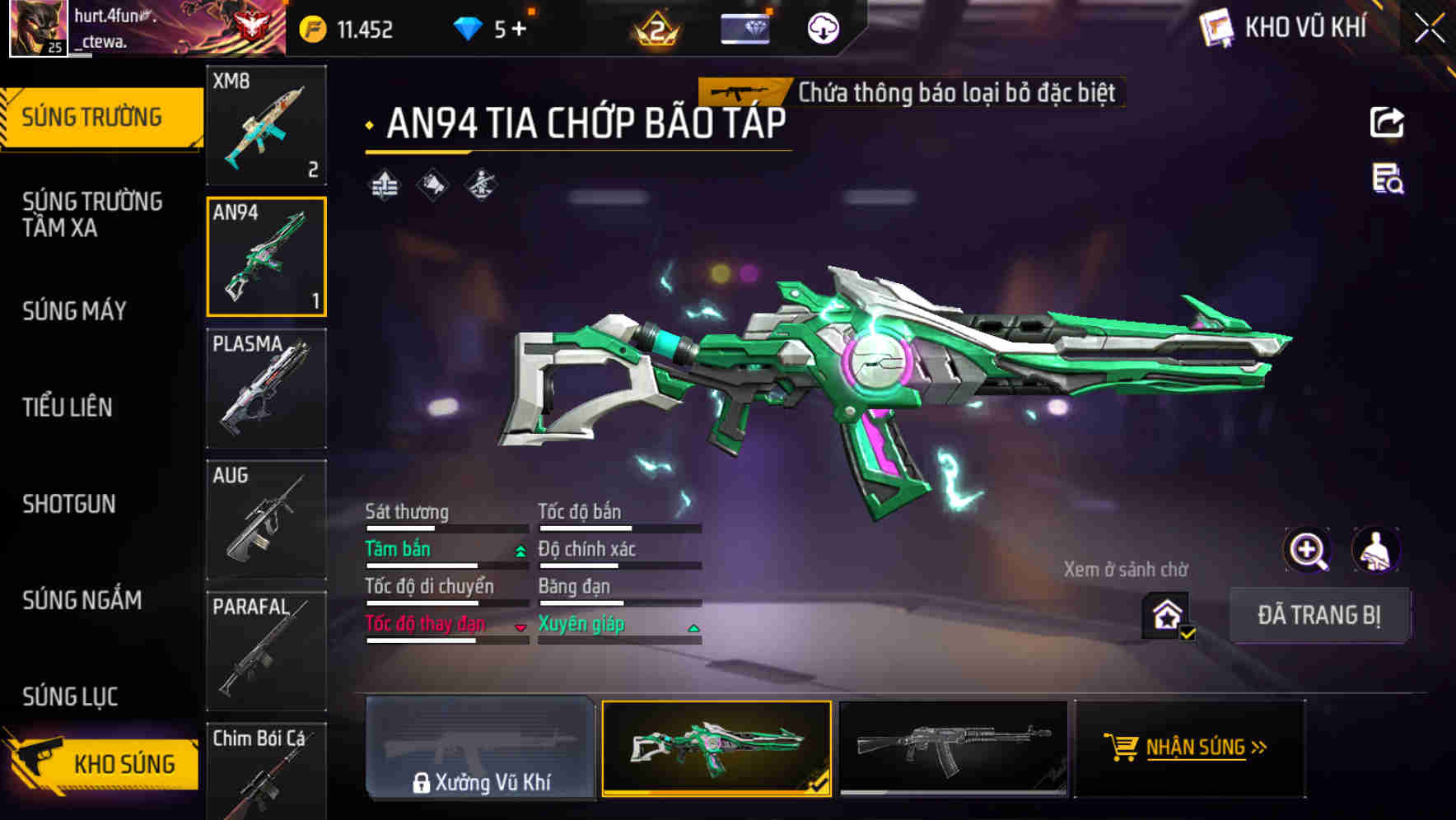Select the Tiểu Liên category
The height and width of the screenshot is (820, 1456).
pyautogui.click(x=68, y=408)
